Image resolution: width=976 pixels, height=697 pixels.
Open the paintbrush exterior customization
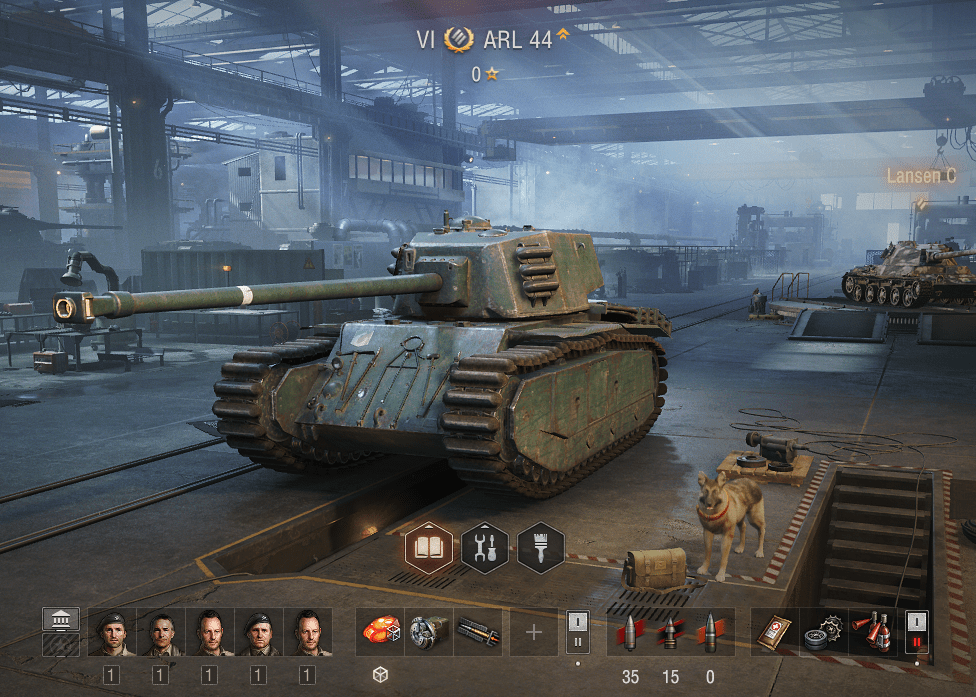(x=540, y=547)
